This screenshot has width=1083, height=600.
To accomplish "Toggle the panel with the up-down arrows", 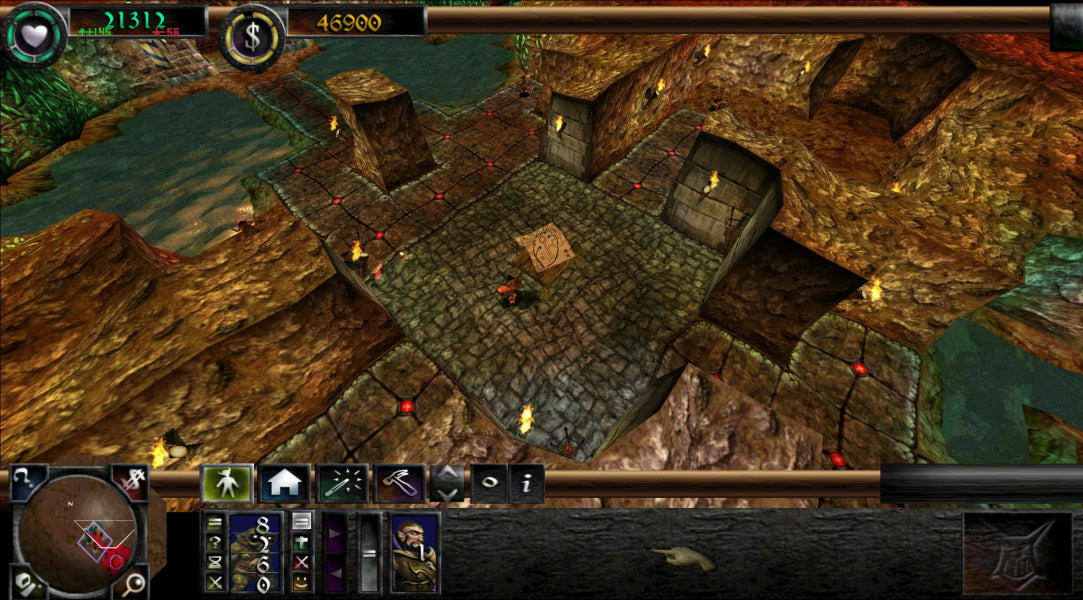I will point(447,484).
